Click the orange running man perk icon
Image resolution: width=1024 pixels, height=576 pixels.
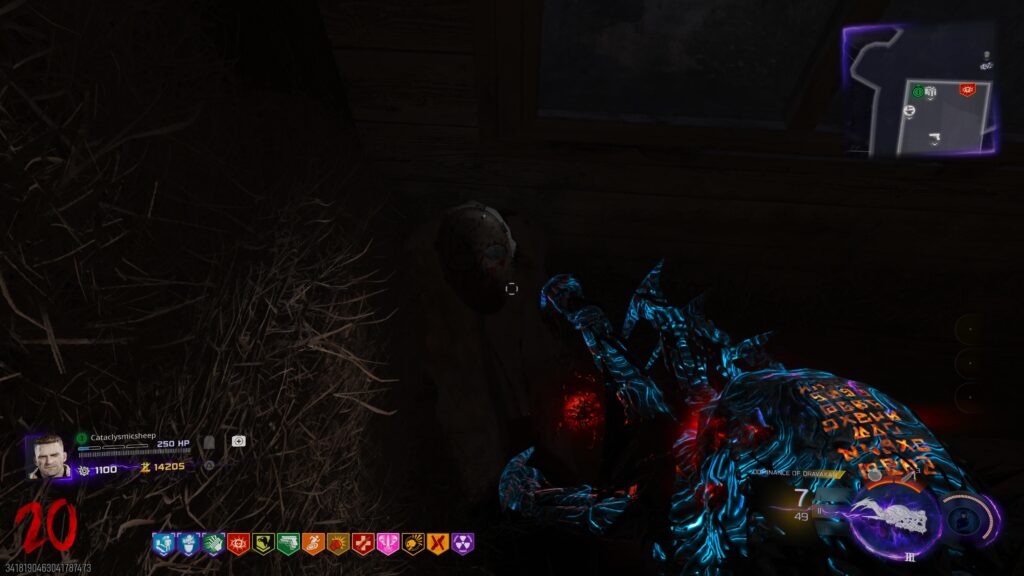click(313, 543)
